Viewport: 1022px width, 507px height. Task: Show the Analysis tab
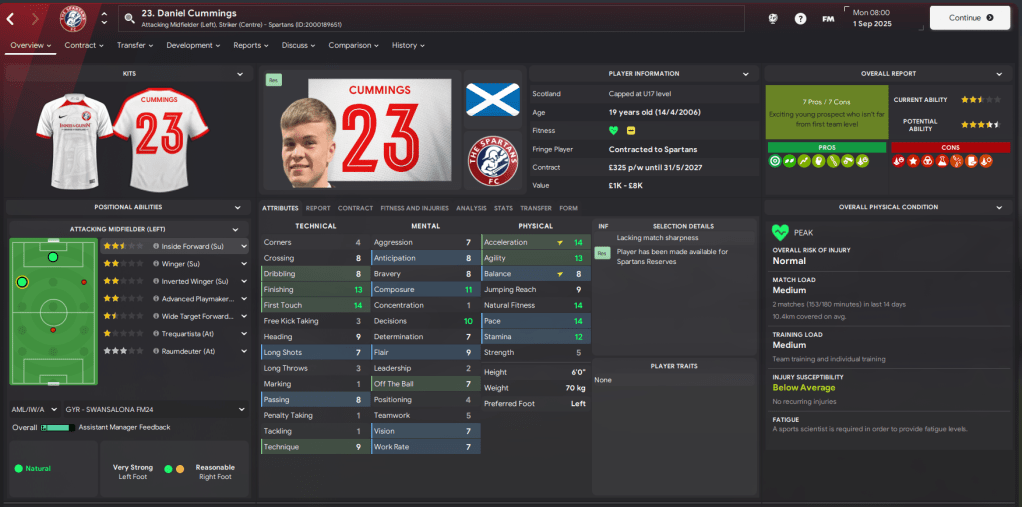(x=470, y=208)
